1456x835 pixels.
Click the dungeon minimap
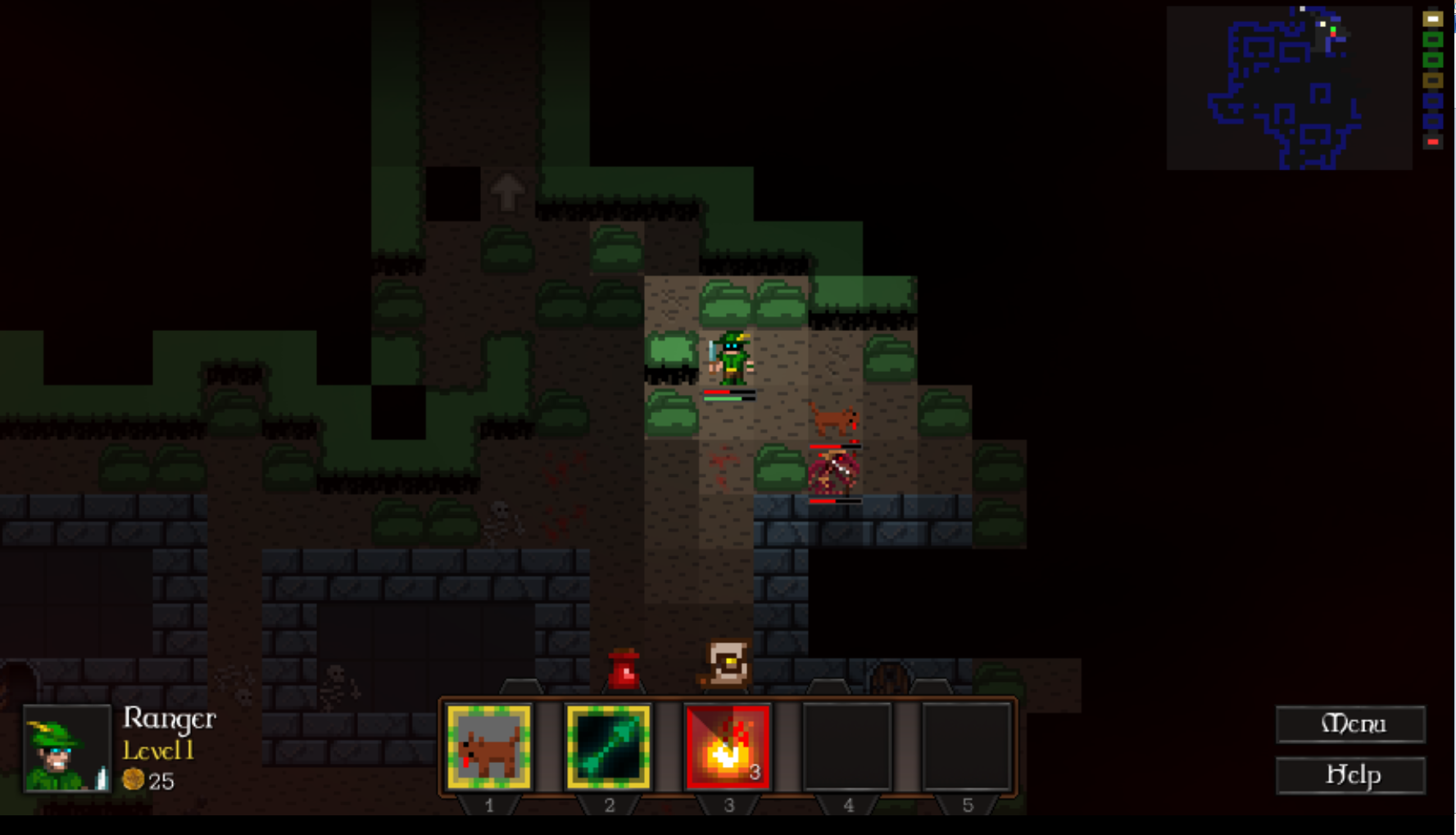pos(1289,88)
